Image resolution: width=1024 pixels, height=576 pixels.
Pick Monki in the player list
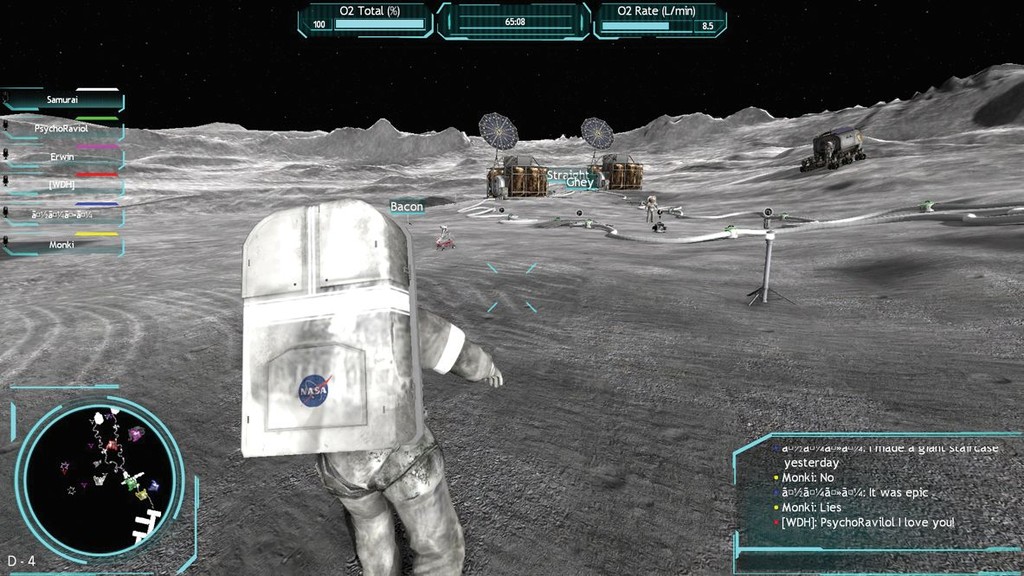click(x=63, y=244)
